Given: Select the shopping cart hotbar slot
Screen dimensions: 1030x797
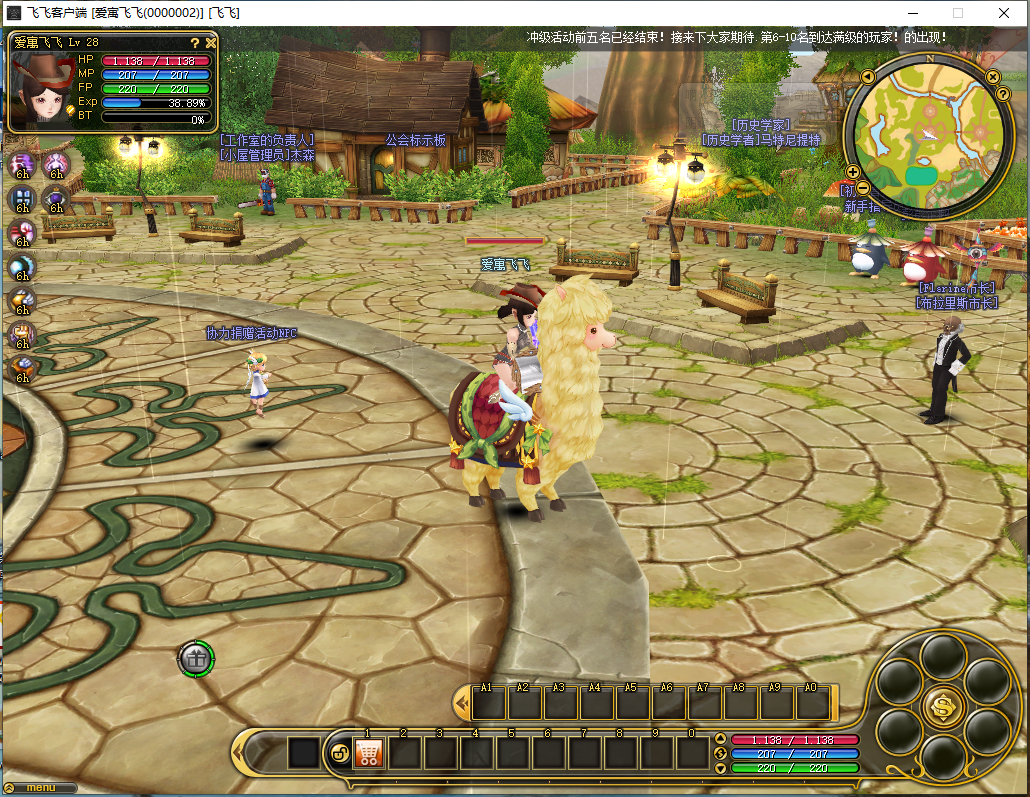Looking at the screenshot, I should coord(369,753).
